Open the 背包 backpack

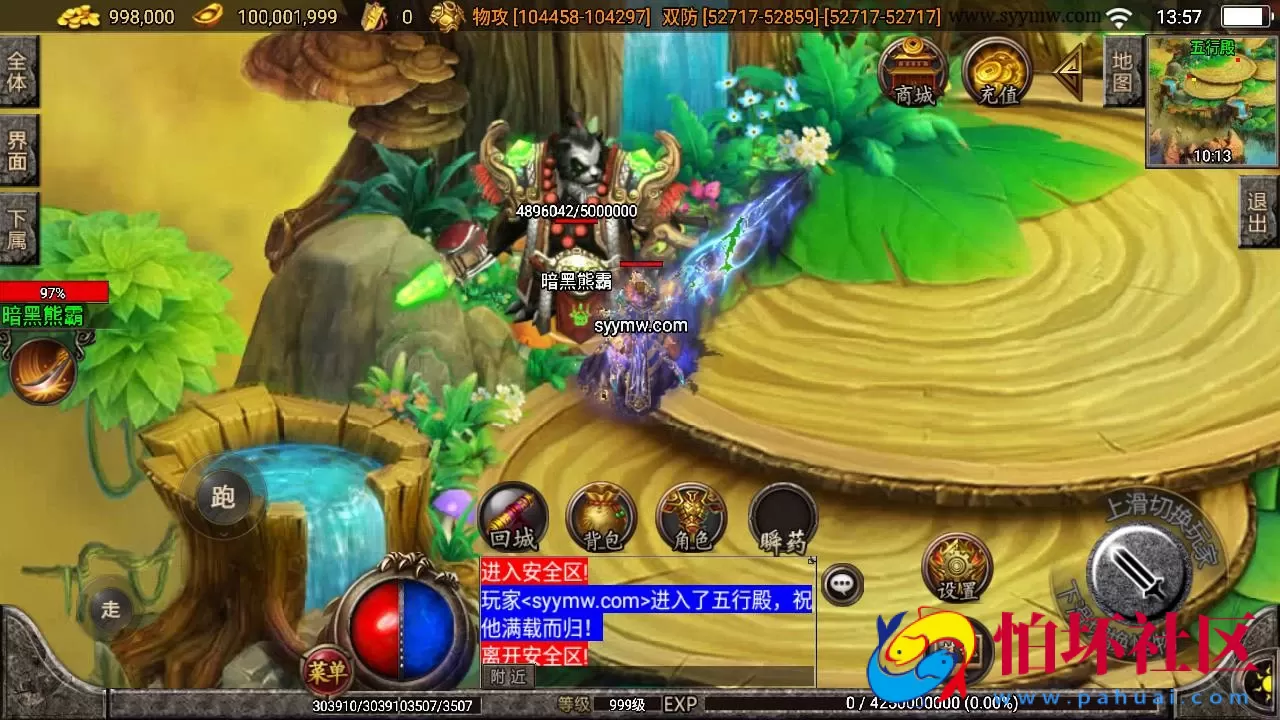tap(601, 518)
